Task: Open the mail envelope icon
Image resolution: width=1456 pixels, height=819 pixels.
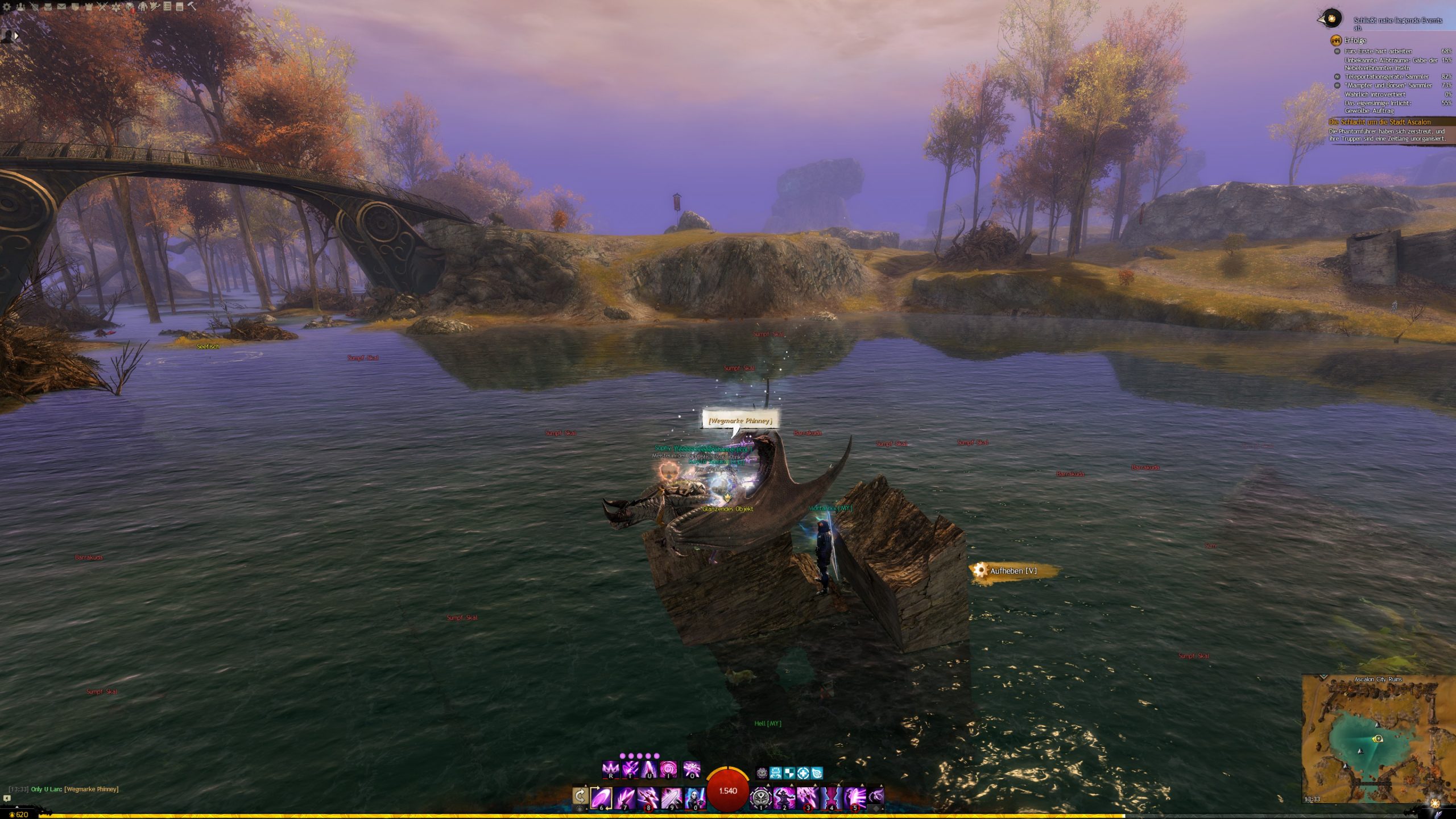Action: tap(61, 7)
